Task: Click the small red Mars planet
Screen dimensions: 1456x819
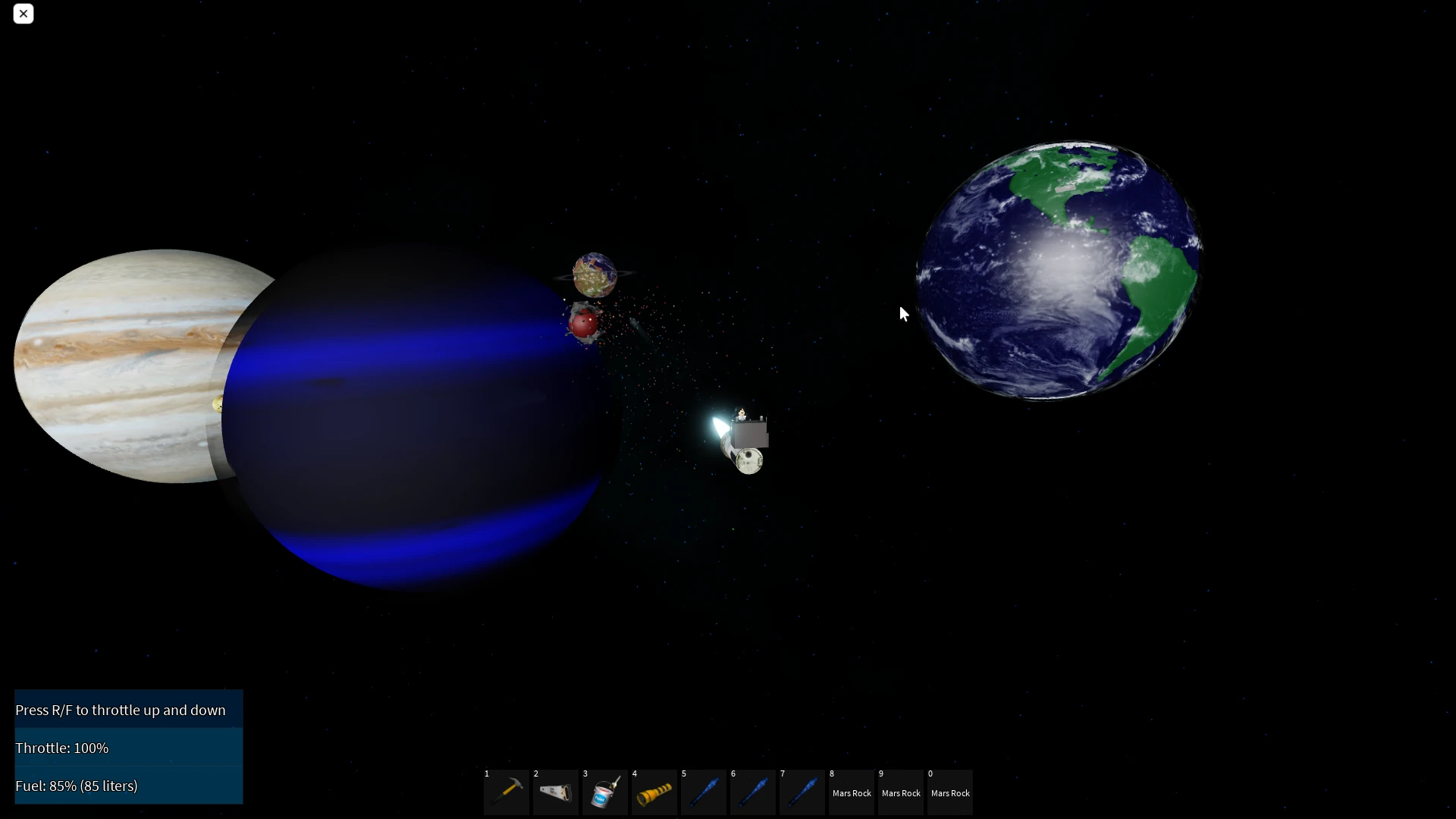Action: click(x=582, y=325)
